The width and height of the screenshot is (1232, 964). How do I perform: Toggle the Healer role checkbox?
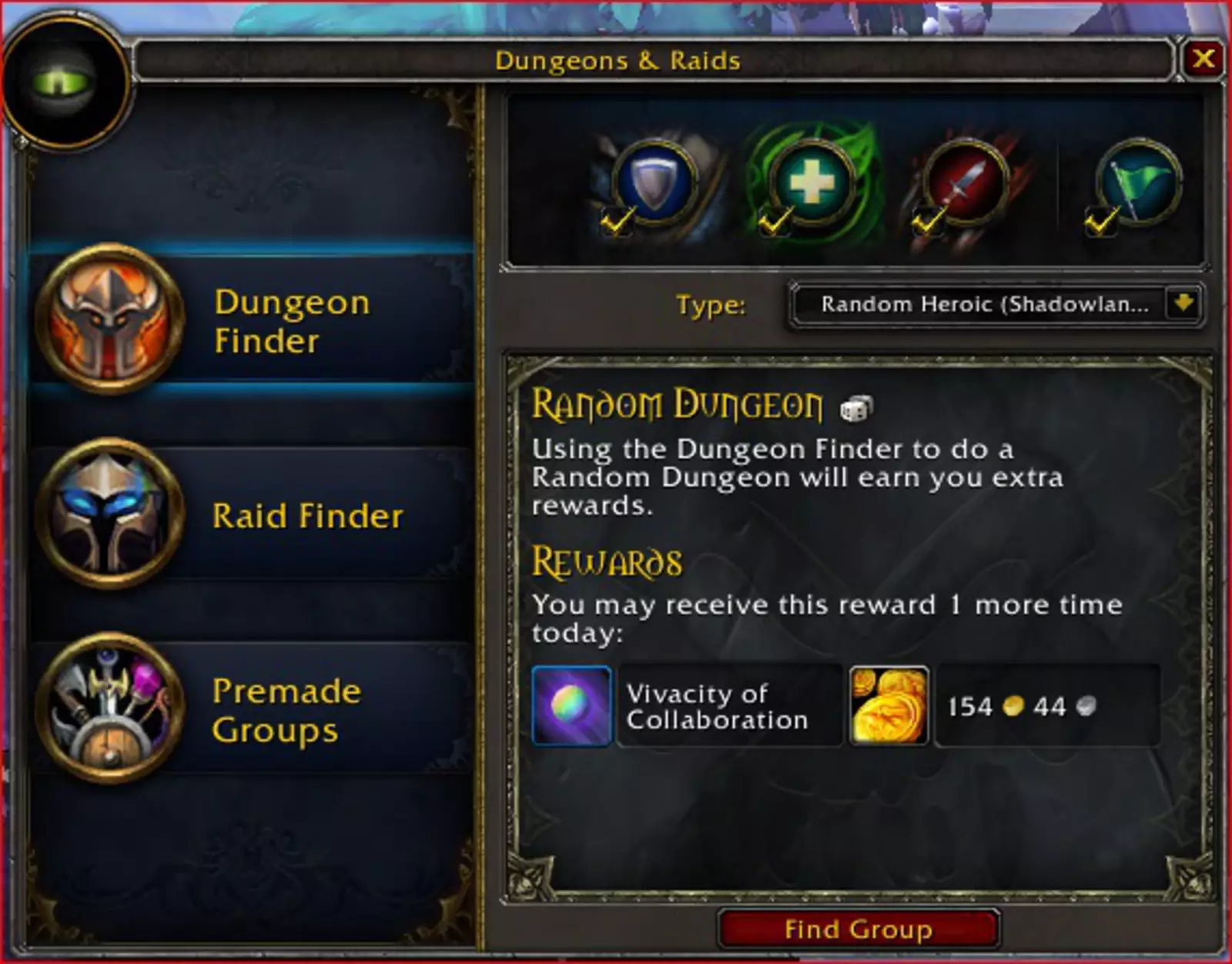(x=773, y=223)
